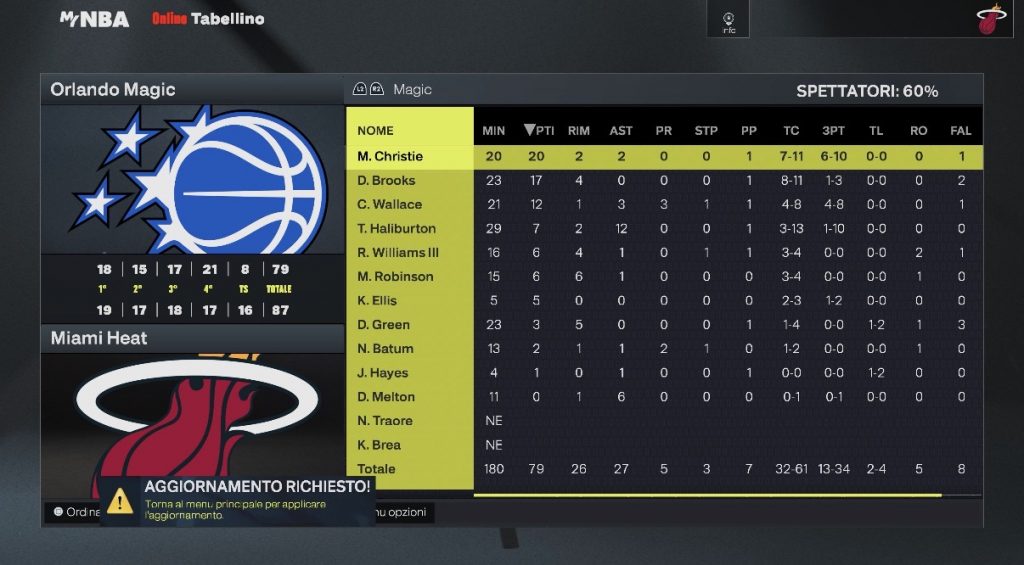Select N. Traore in the roster

coord(385,421)
